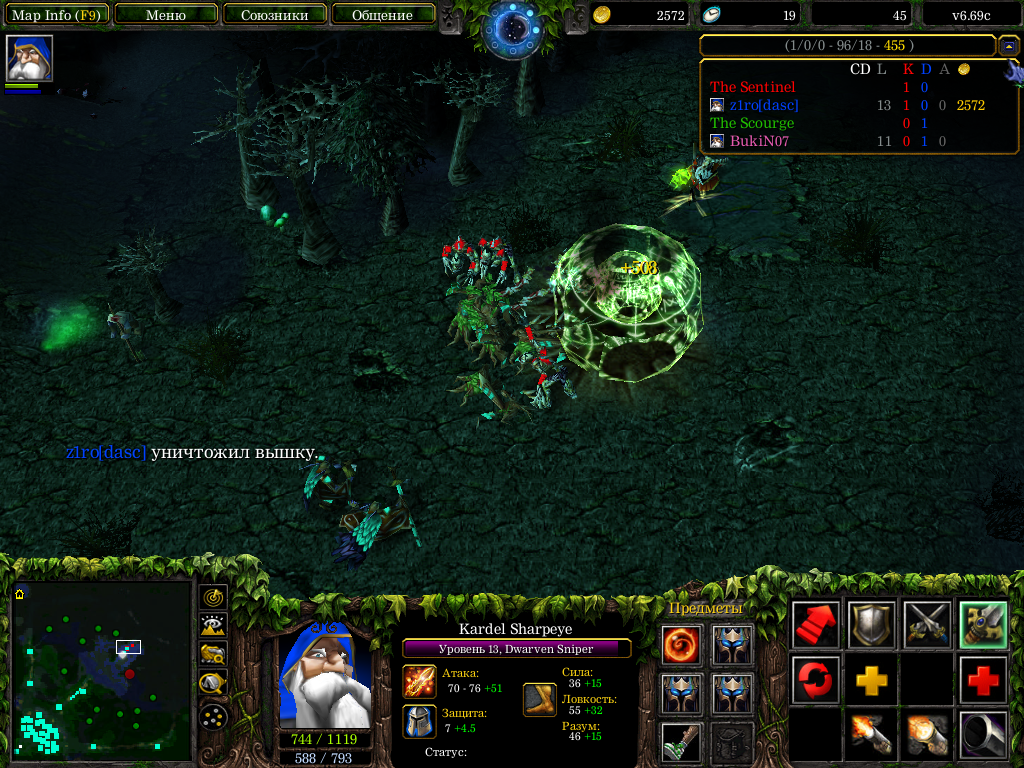Issue the red arrow Move command

click(815, 625)
